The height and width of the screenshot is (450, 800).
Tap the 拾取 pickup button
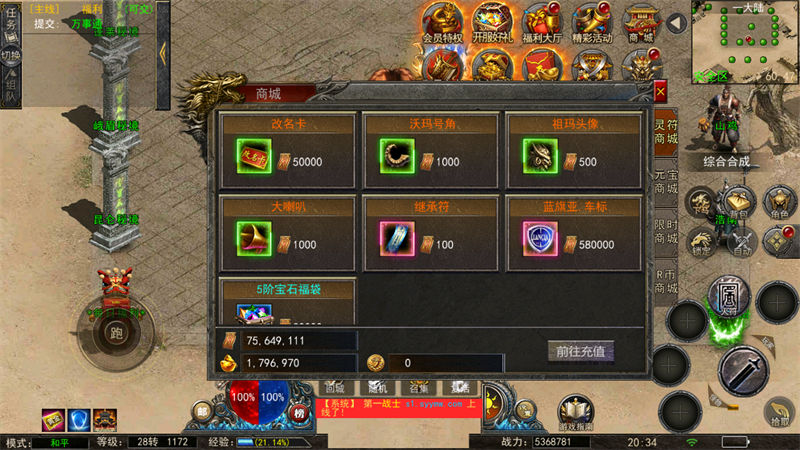[x=778, y=412]
